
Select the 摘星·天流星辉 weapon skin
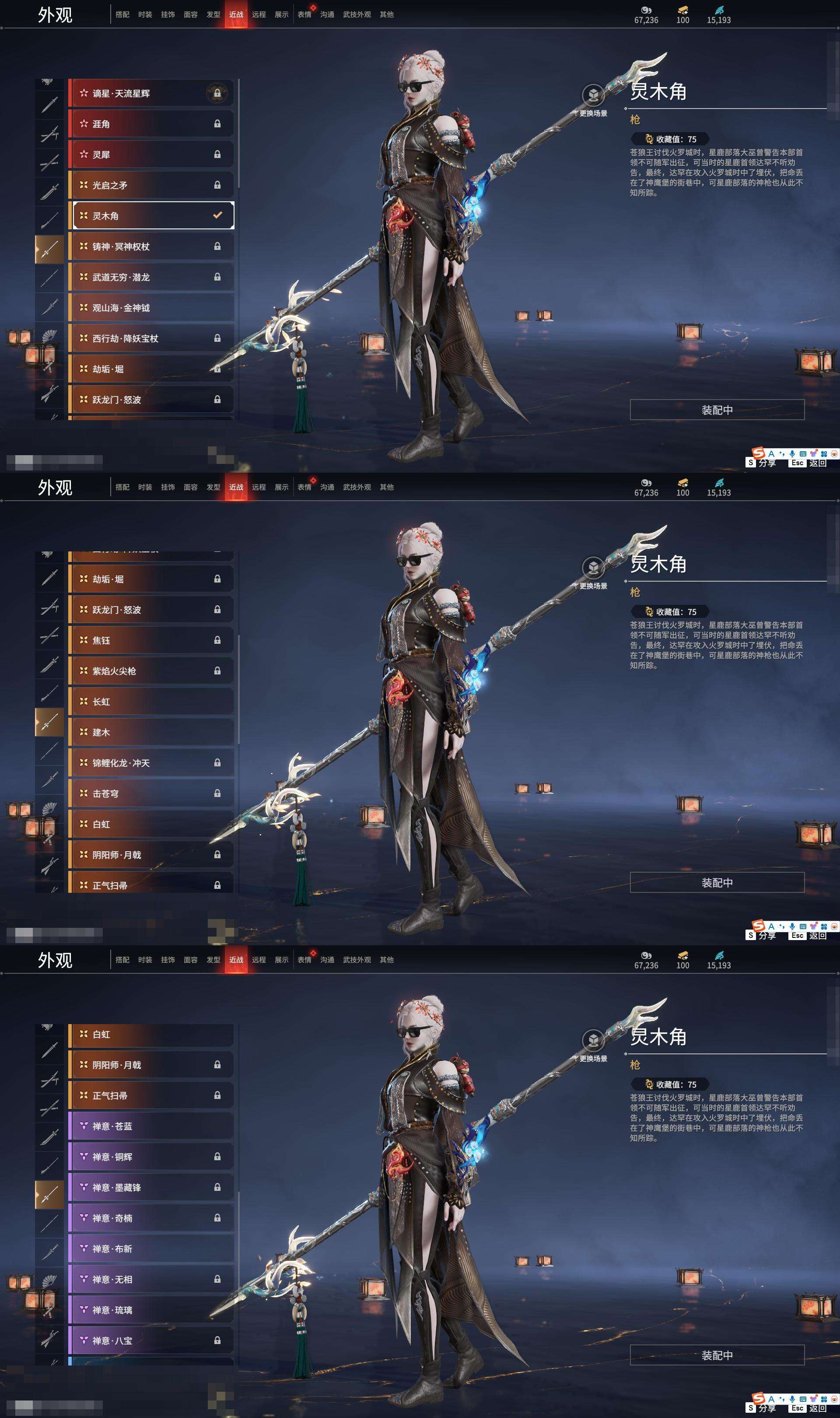(150, 93)
